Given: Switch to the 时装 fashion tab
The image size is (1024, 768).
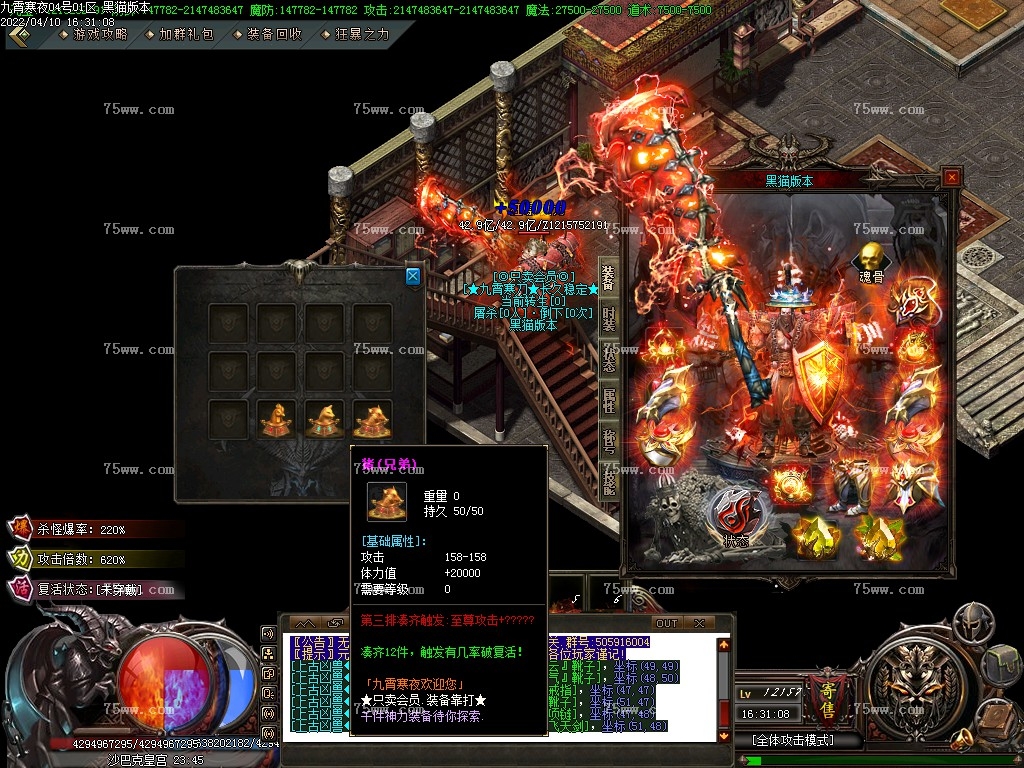Looking at the screenshot, I should 608,319.
